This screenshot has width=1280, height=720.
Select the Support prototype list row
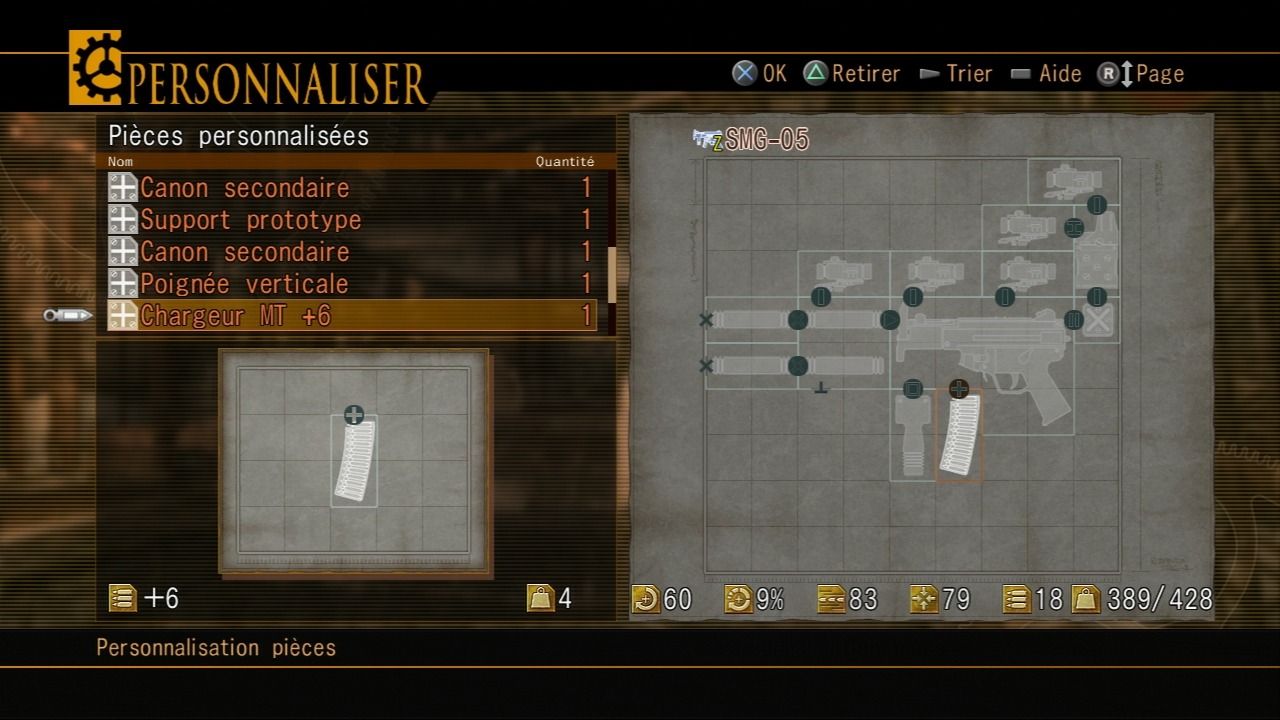pos(350,220)
